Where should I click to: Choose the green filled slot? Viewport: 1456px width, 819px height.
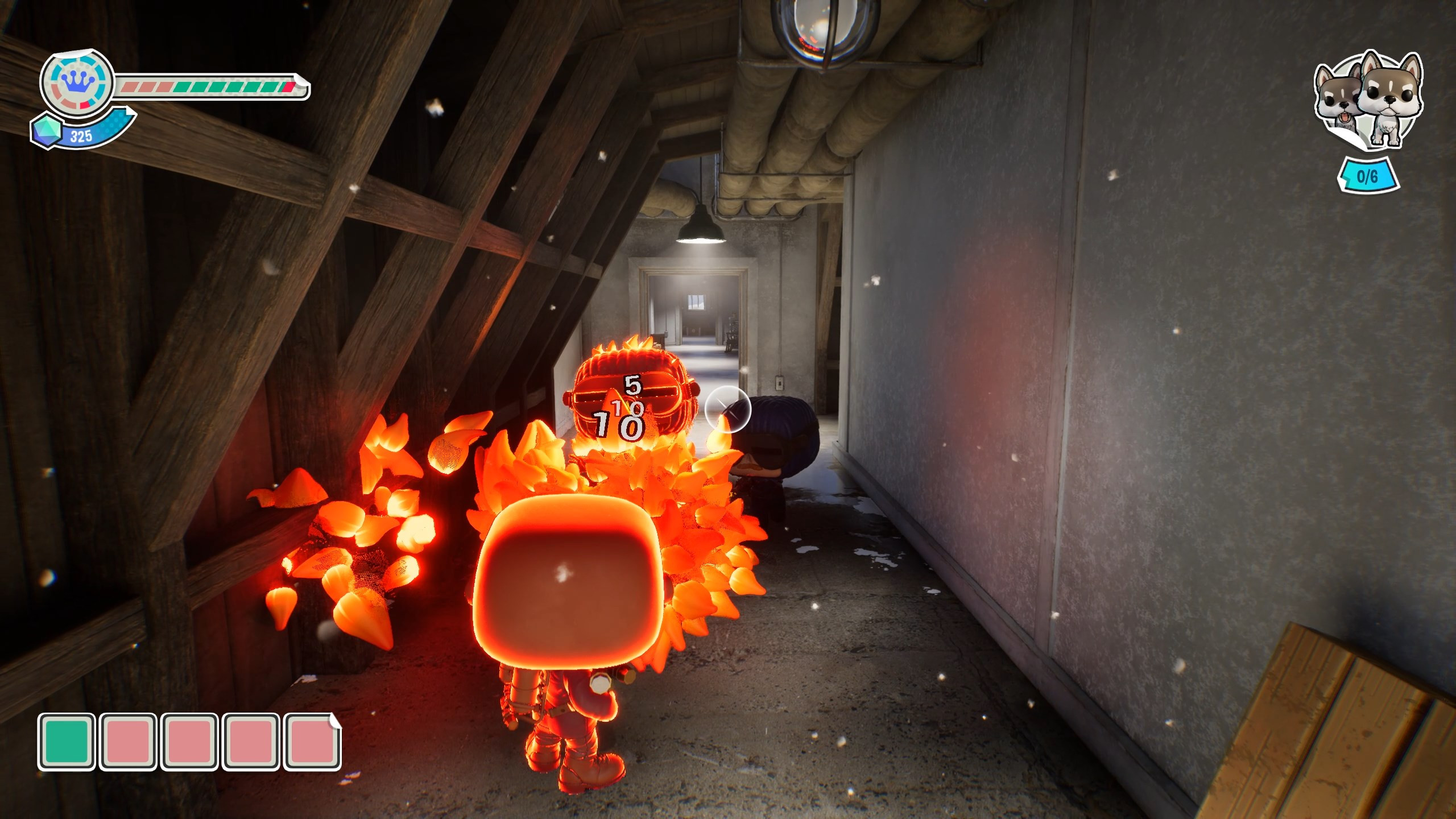[67, 742]
